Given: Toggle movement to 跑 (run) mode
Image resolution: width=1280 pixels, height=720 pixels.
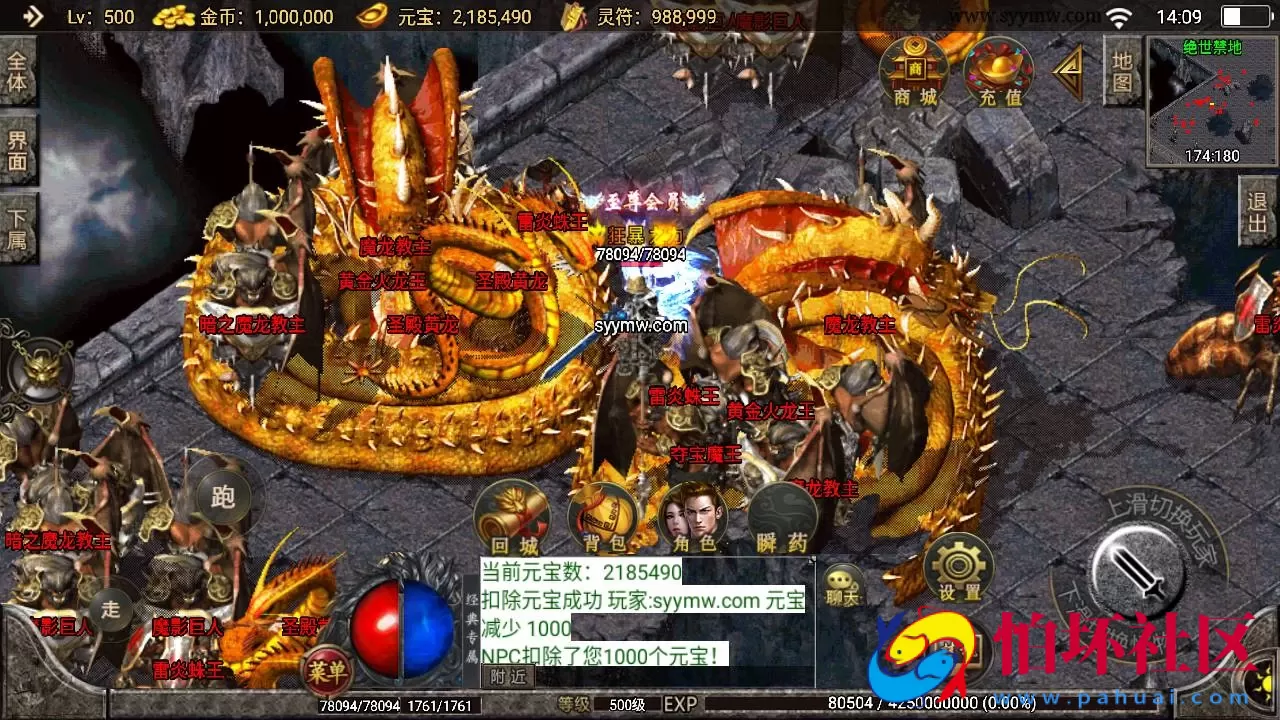Looking at the screenshot, I should click(222, 495).
